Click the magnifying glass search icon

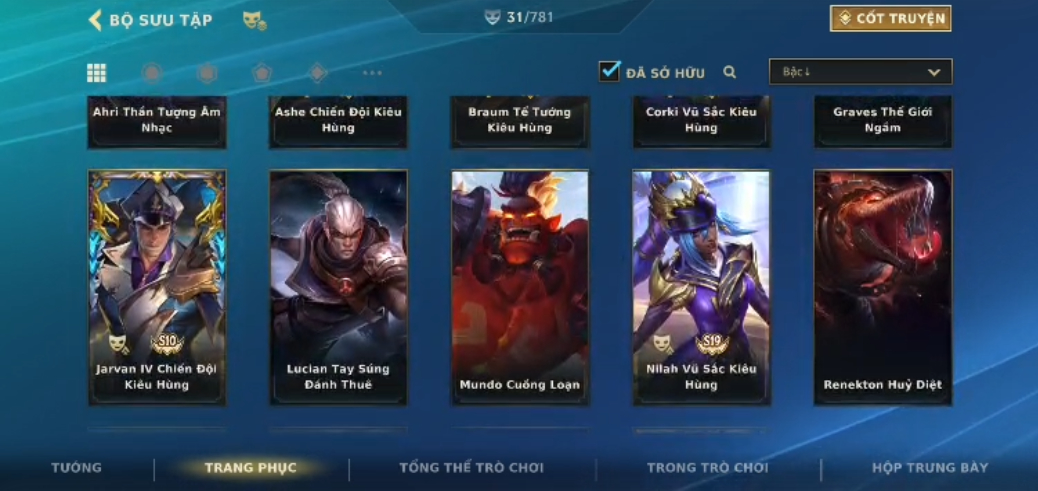click(x=730, y=72)
